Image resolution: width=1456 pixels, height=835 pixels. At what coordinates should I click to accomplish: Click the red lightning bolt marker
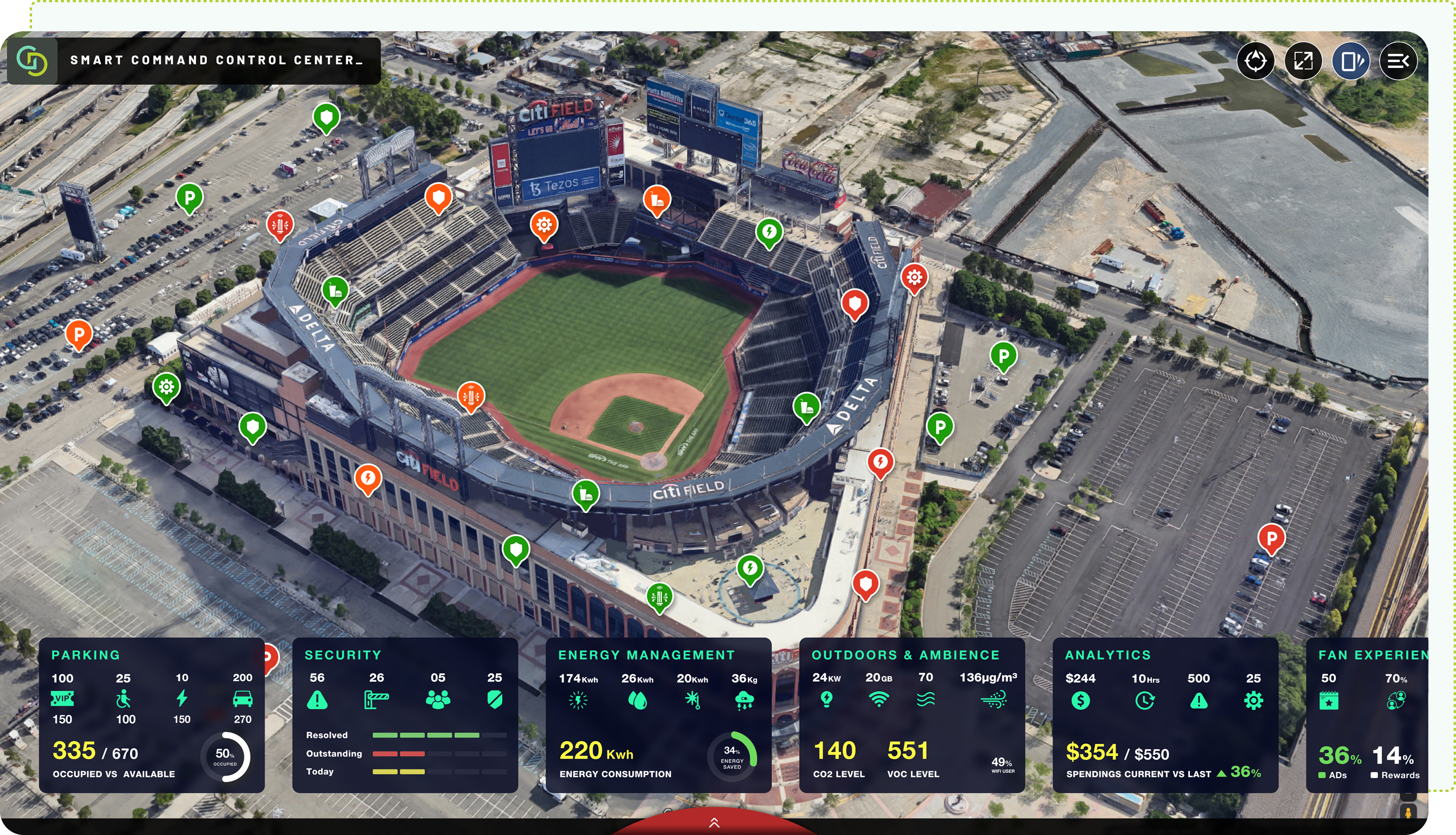pos(881,462)
